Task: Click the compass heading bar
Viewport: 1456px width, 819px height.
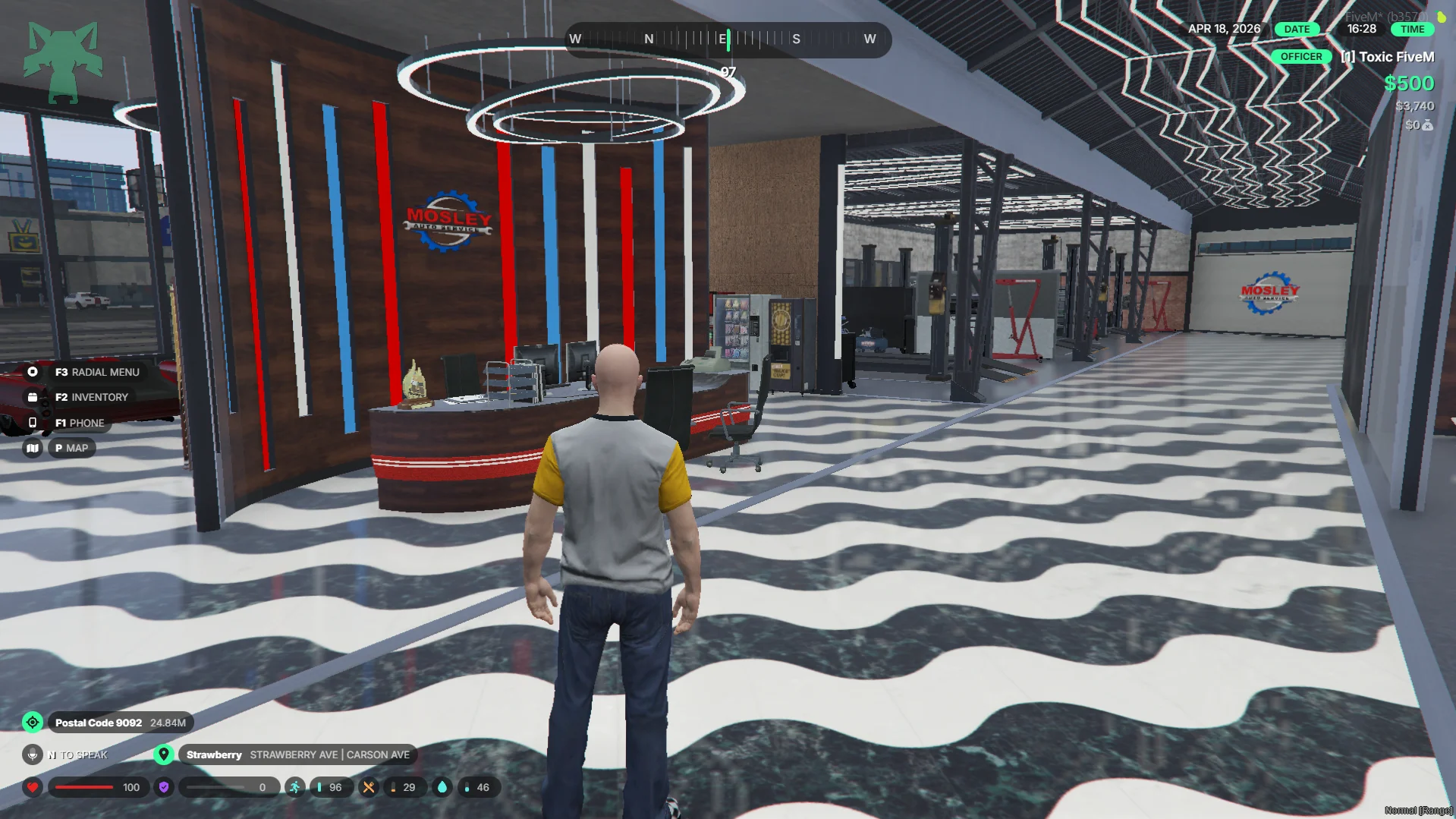Action: 727,39
